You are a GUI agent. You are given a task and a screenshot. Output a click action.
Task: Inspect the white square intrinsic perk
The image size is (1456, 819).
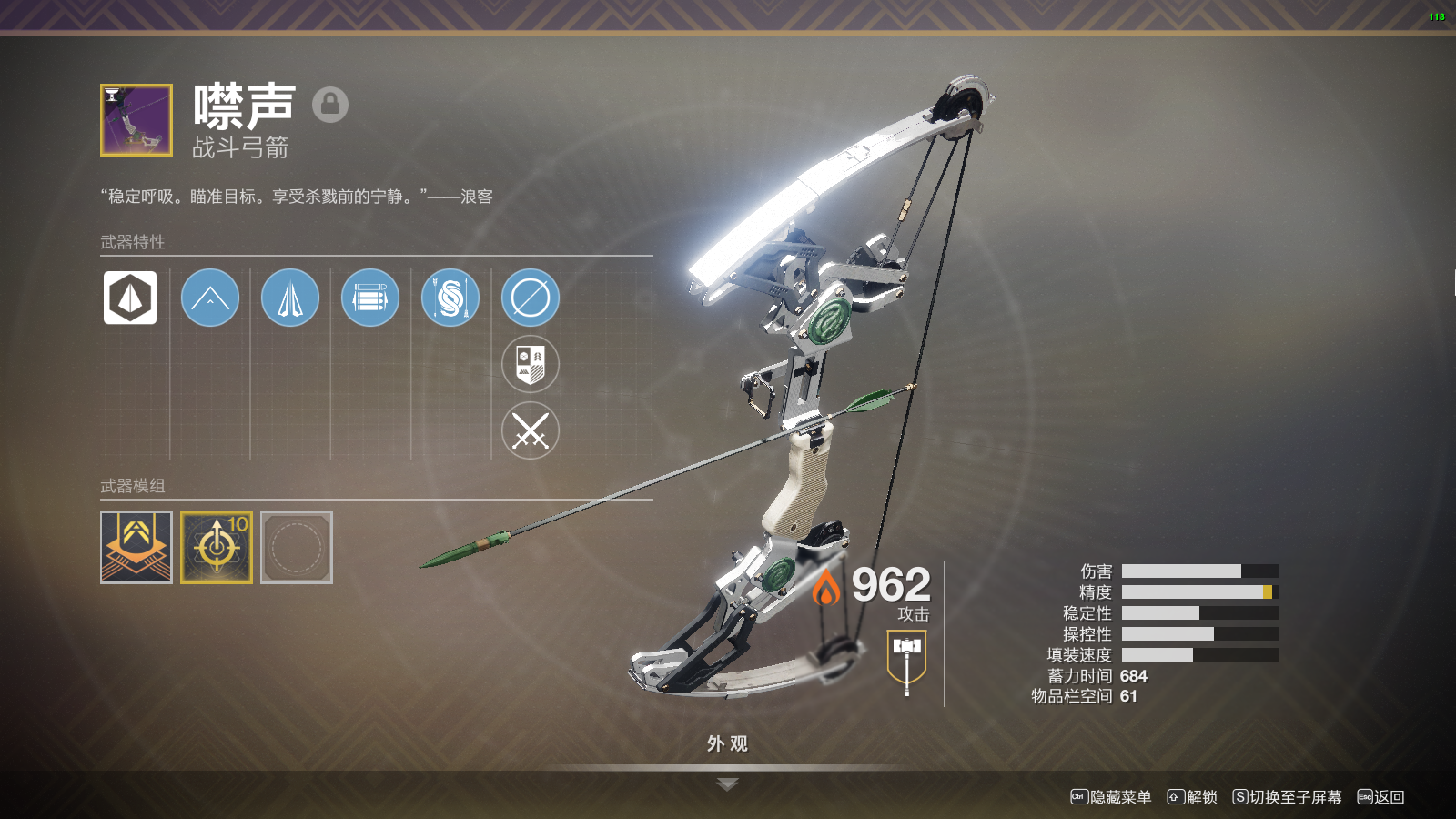[130, 298]
